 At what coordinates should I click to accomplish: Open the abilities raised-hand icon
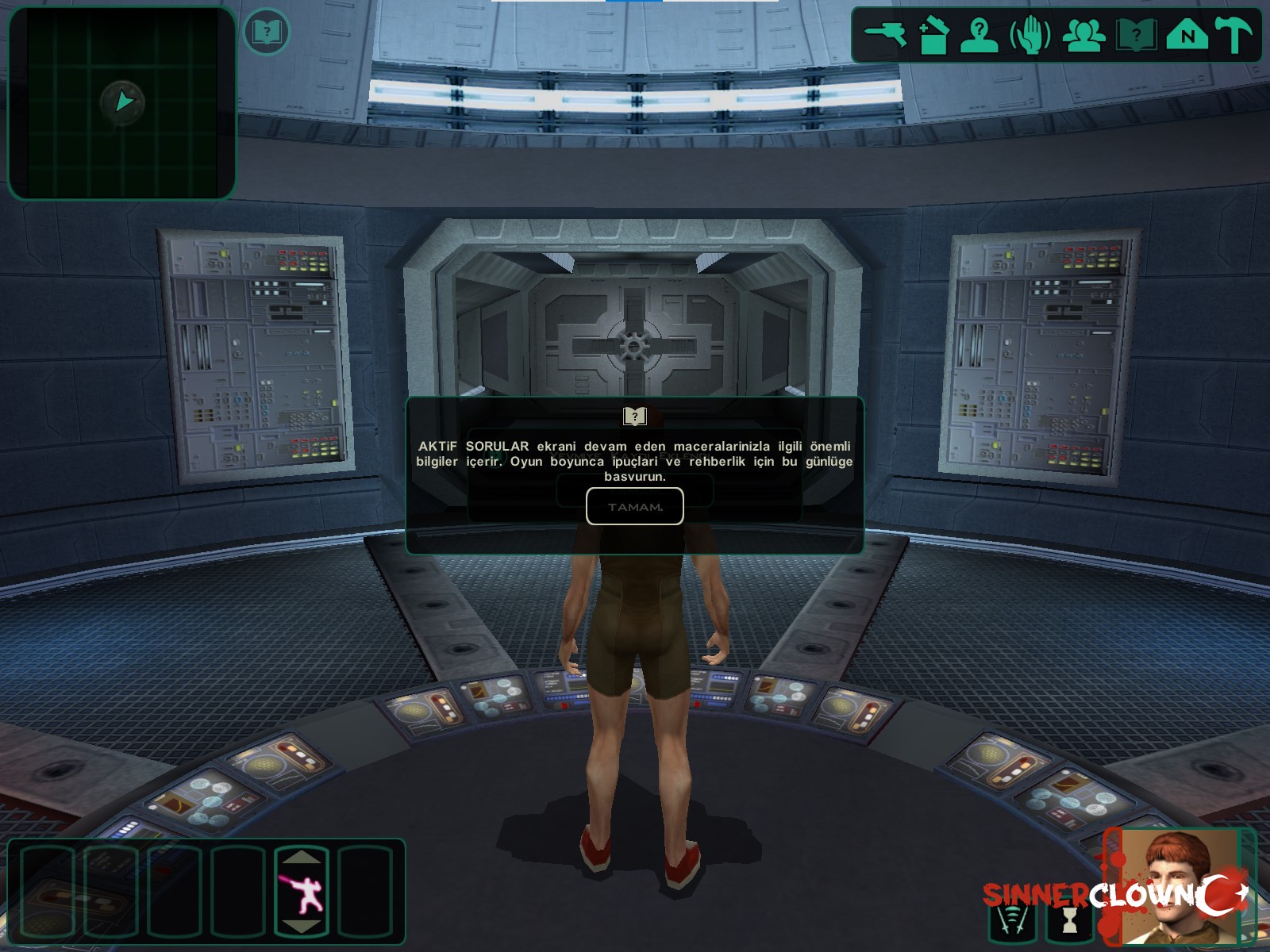1030,36
